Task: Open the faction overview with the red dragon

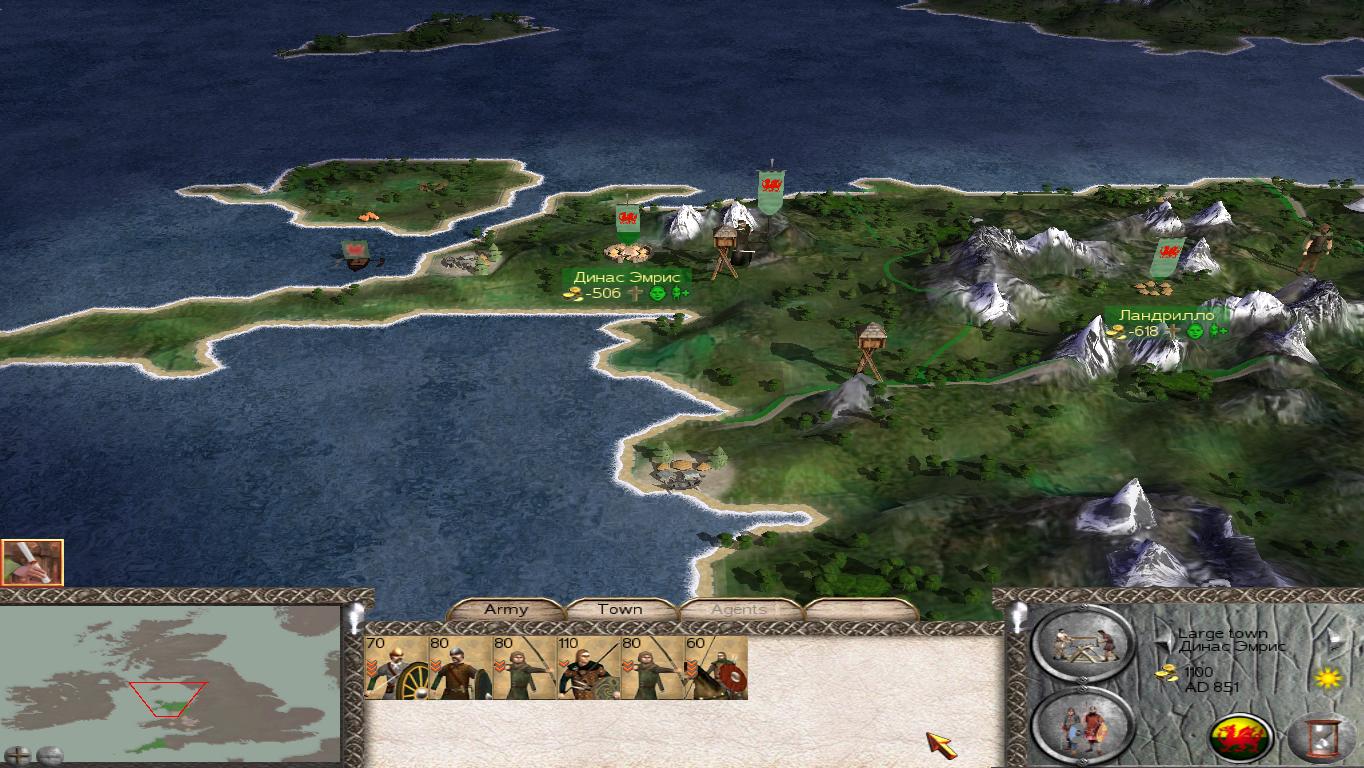Action: click(x=1241, y=739)
